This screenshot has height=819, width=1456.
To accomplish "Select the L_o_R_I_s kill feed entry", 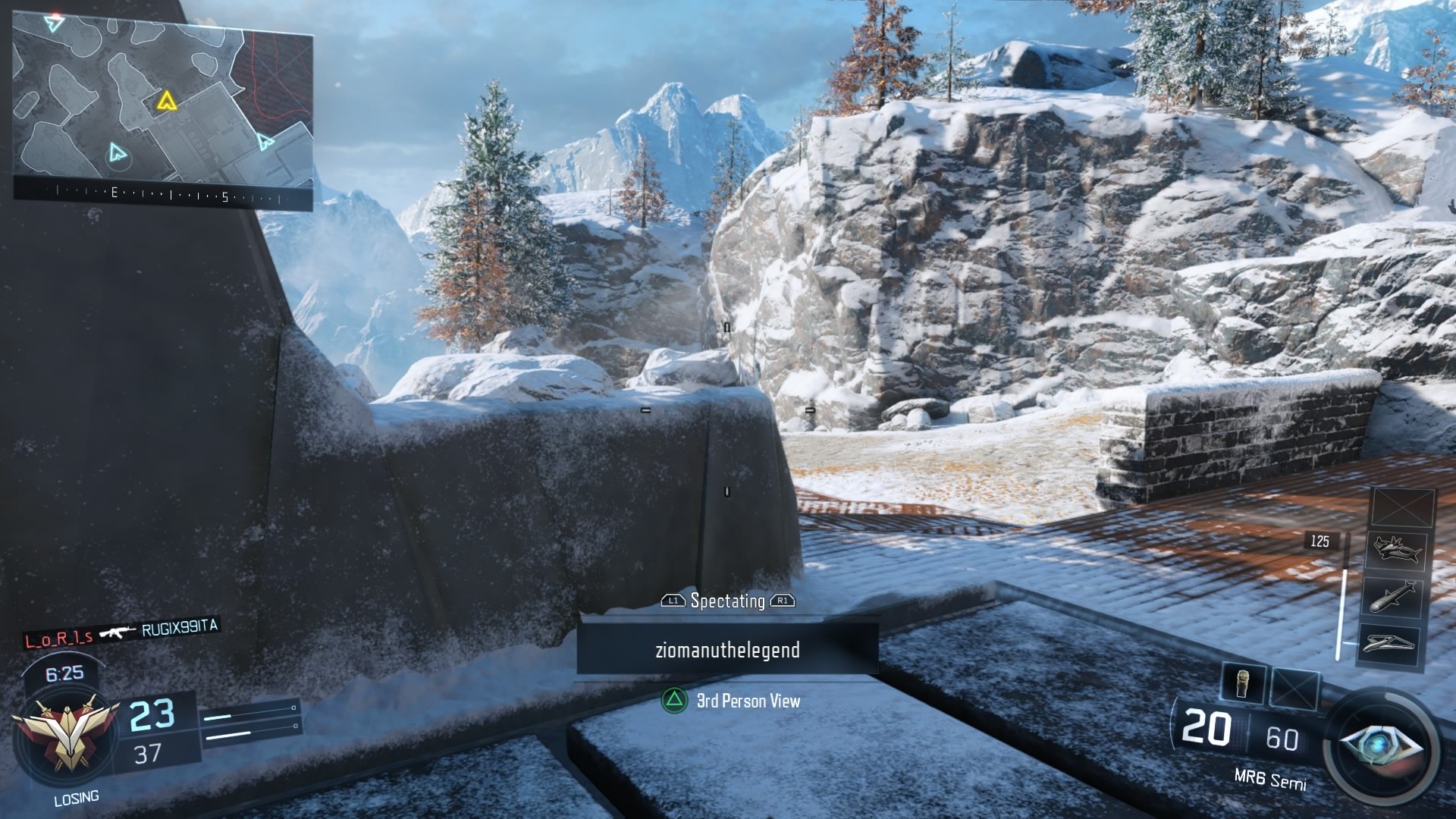I will click(x=59, y=639).
